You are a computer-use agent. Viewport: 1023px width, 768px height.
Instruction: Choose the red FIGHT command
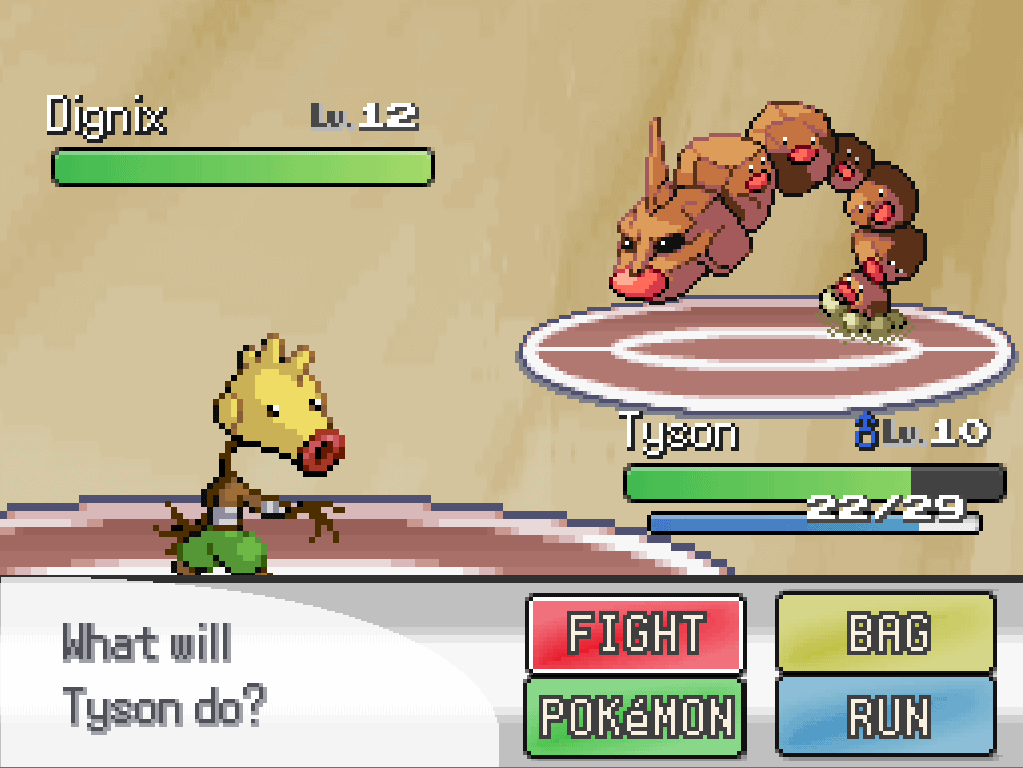[x=635, y=634]
